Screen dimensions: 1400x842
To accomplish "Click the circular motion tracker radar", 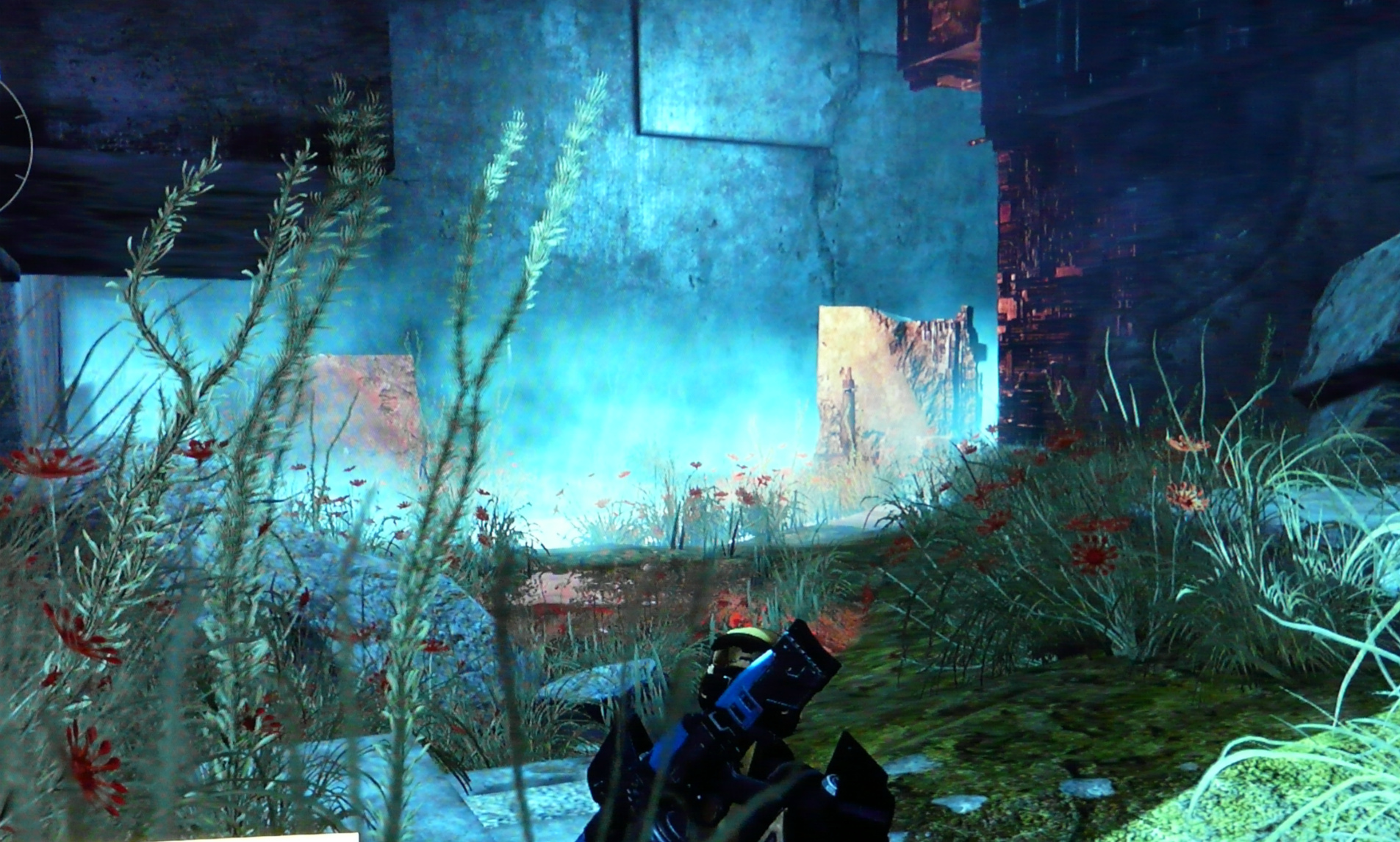I will [x=13, y=147].
